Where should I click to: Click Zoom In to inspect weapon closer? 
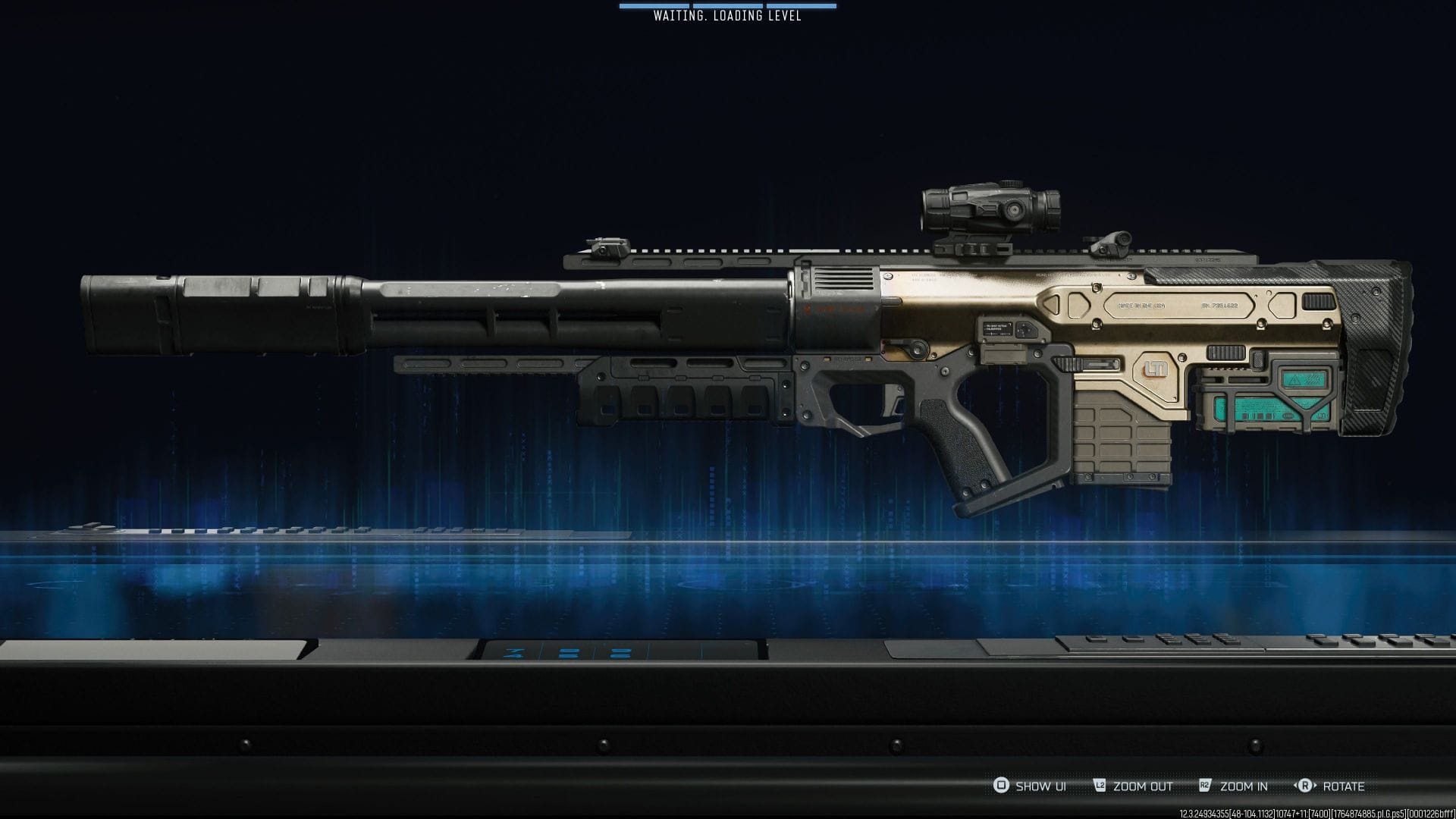[1242, 787]
